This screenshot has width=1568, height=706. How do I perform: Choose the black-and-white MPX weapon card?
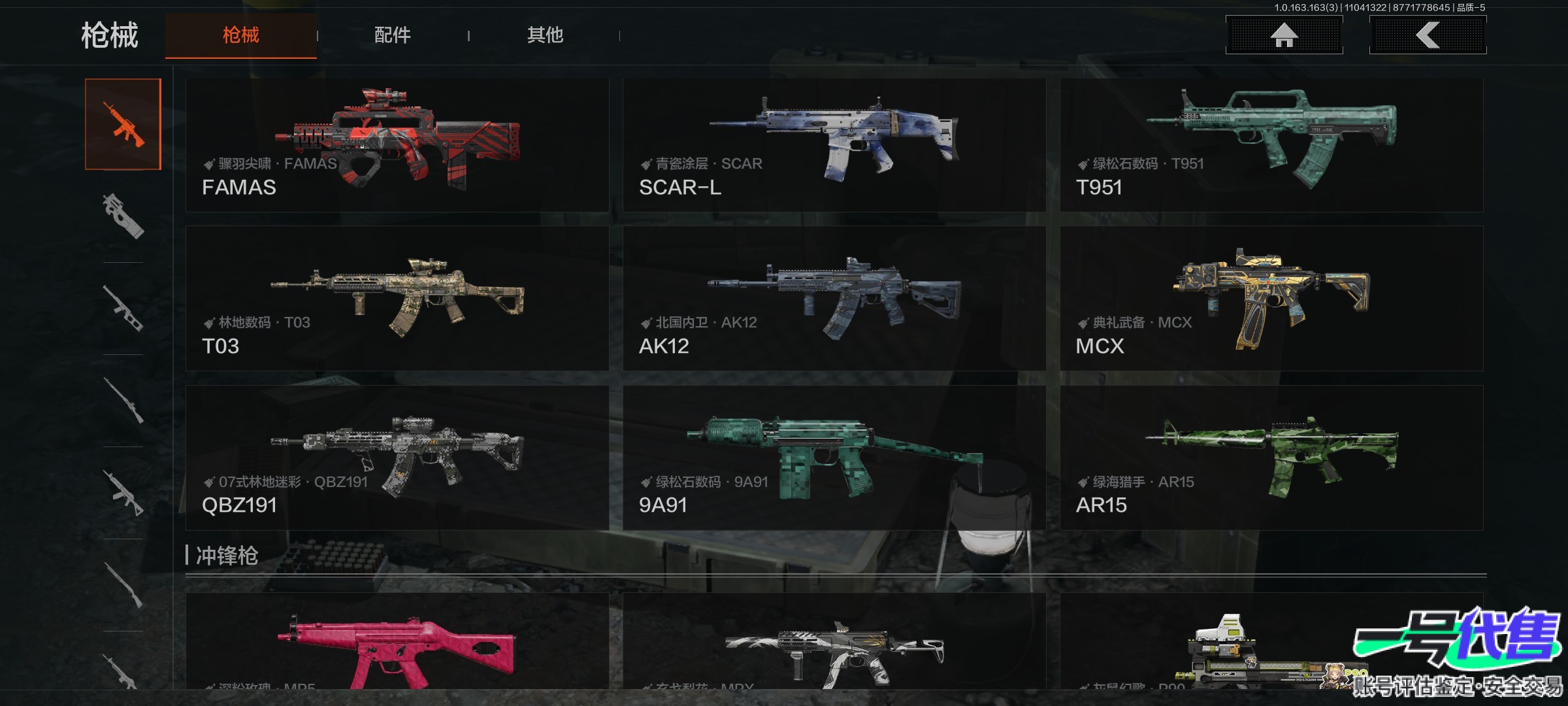(834, 644)
